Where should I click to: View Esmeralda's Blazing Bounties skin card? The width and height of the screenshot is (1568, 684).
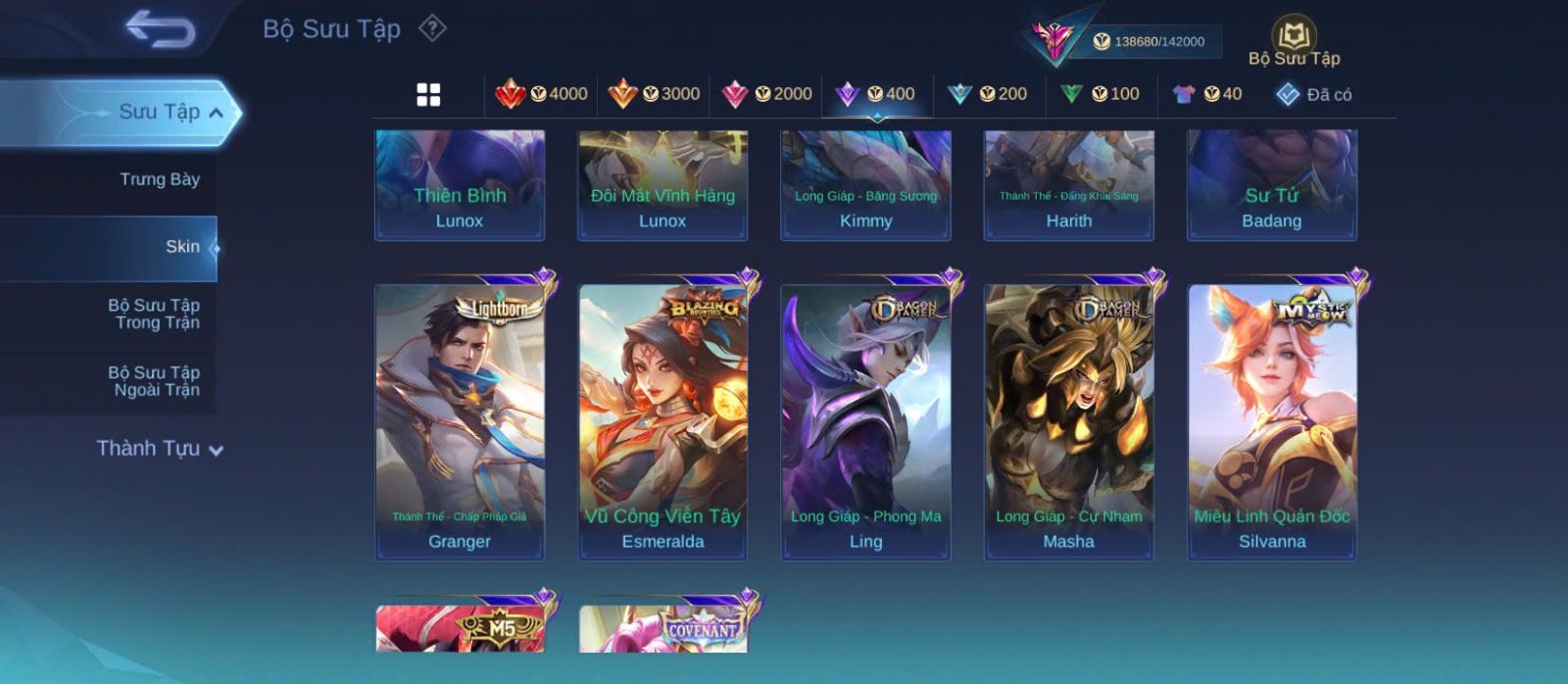662,422
